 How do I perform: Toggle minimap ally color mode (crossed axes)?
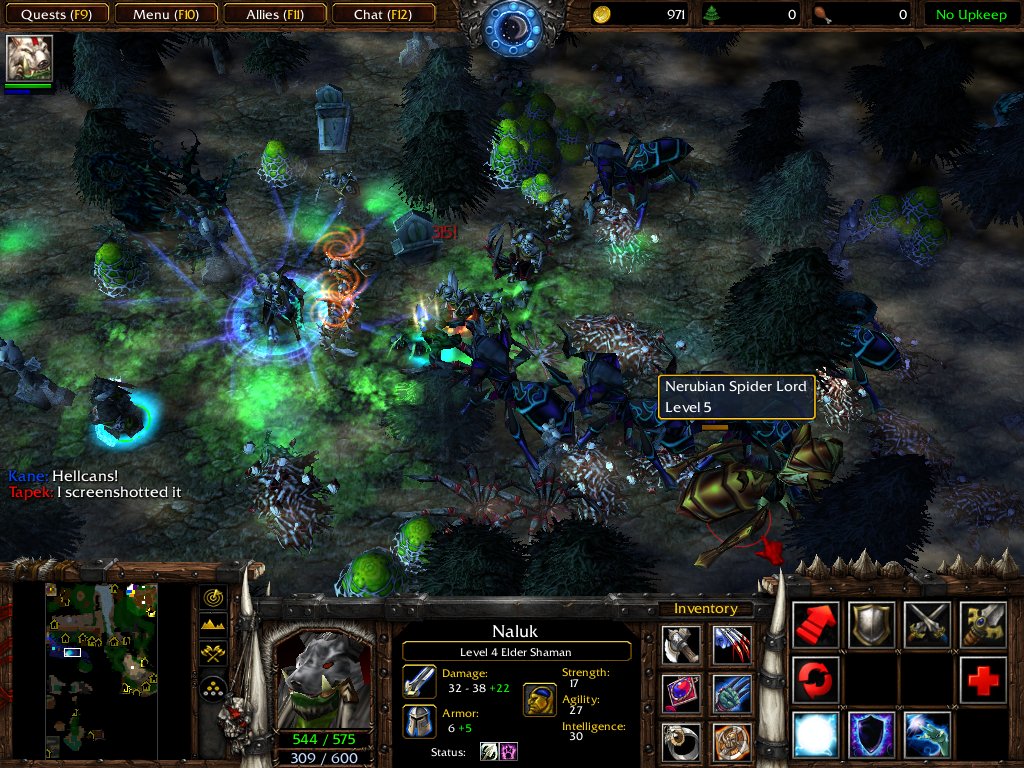click(x=213, y=655)
